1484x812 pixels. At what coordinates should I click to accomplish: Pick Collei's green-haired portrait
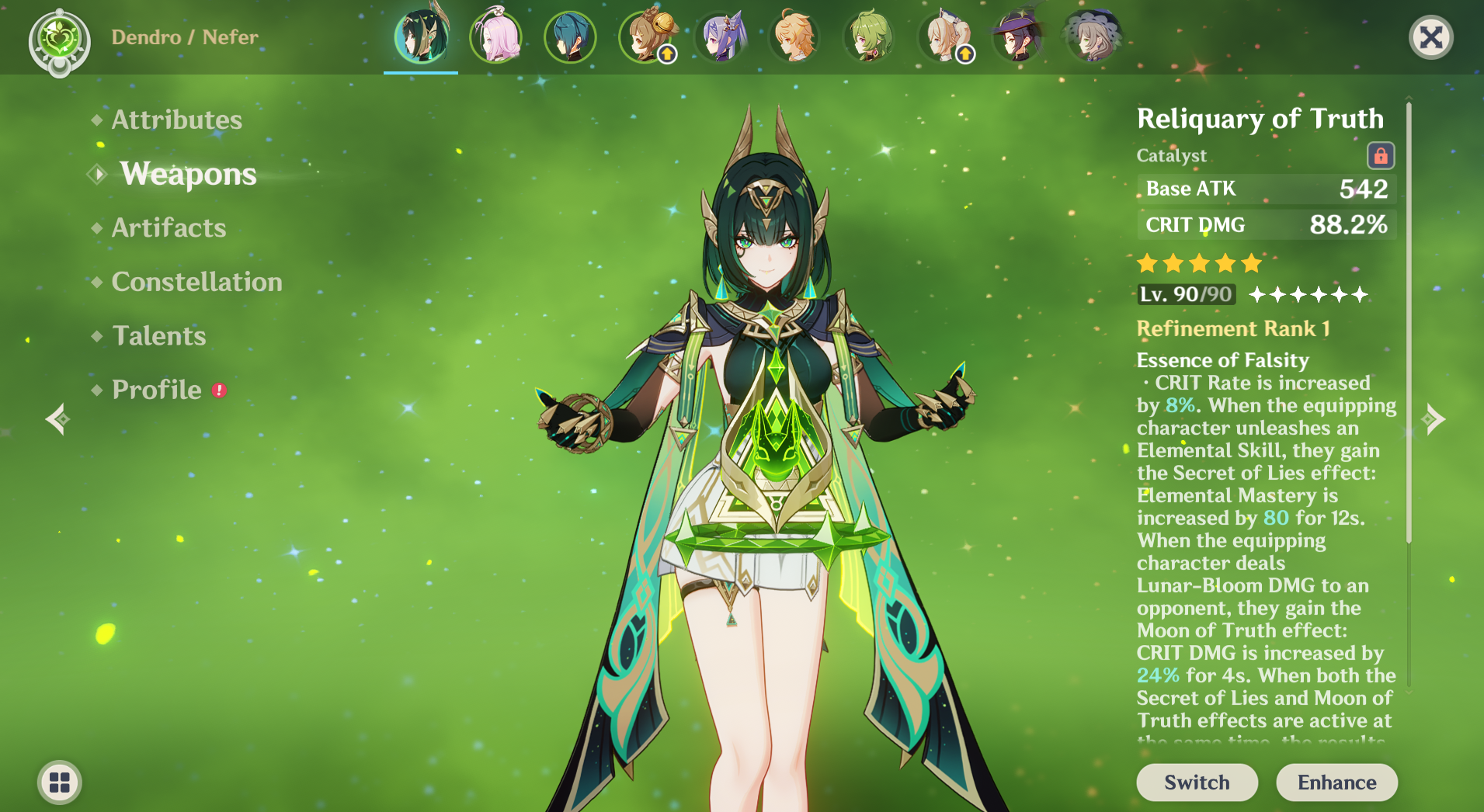click(869, 37)
